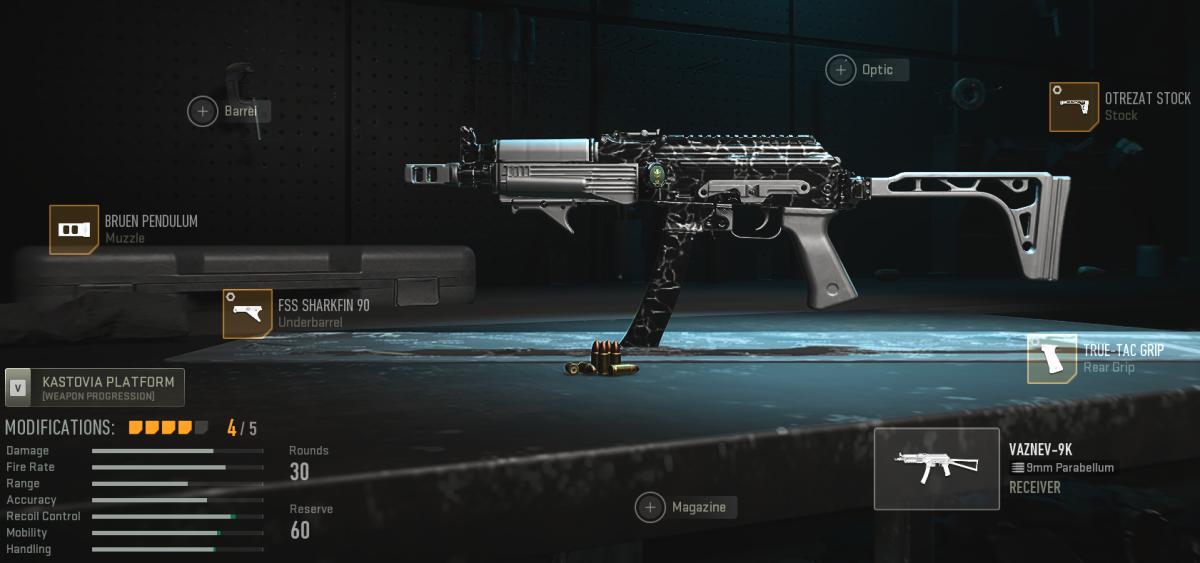This screenshot has height=563, width=1200.
Task: Change the Vaznev-9K receiver
Action: (936, 469)
